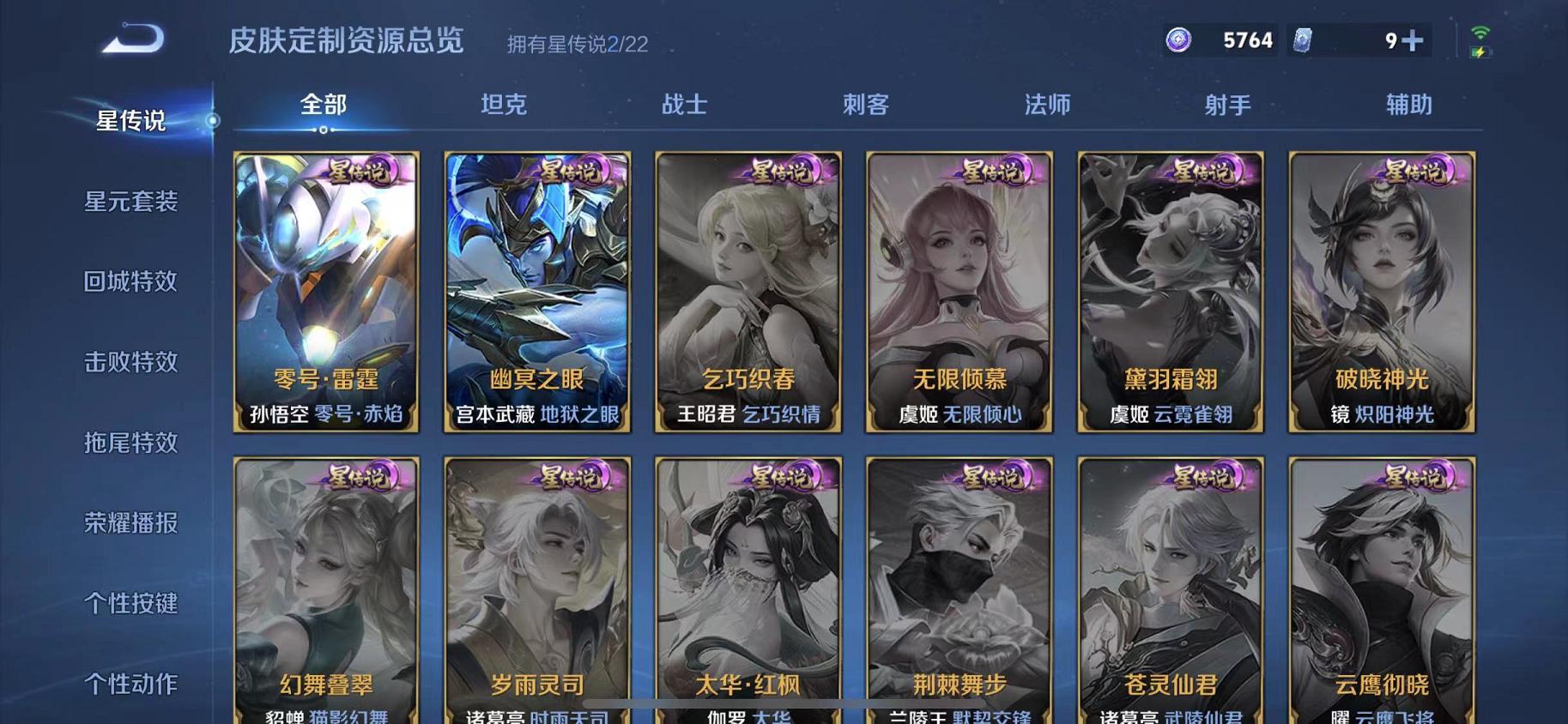Select the 幽冥之眼 宫本武藏 skin card
Screen dimensions: 1568x724
pyautogui.click(x=535, y=292)
